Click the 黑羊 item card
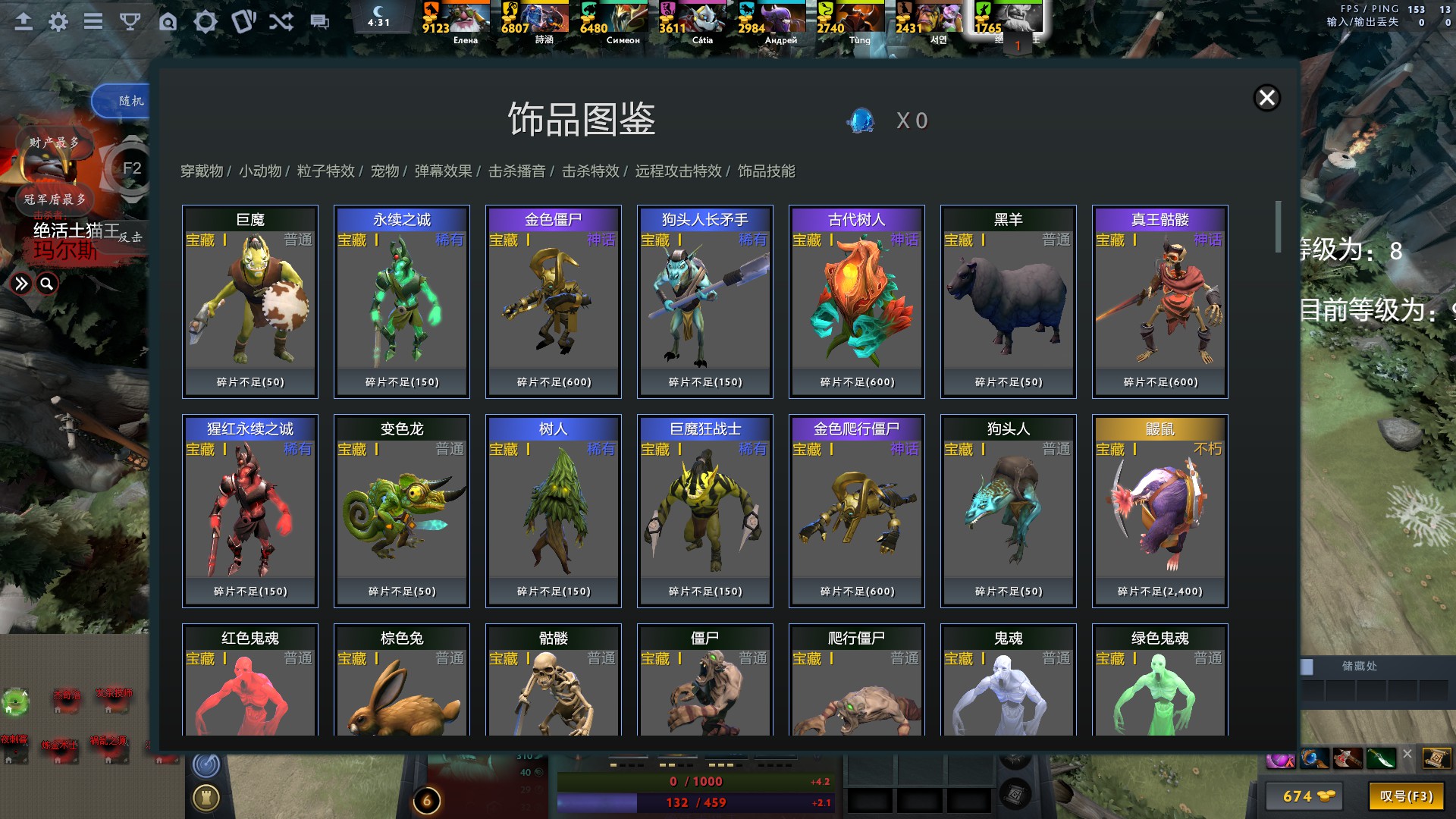This screenshot has width=1456, height=819. (x=1007, y=301)
